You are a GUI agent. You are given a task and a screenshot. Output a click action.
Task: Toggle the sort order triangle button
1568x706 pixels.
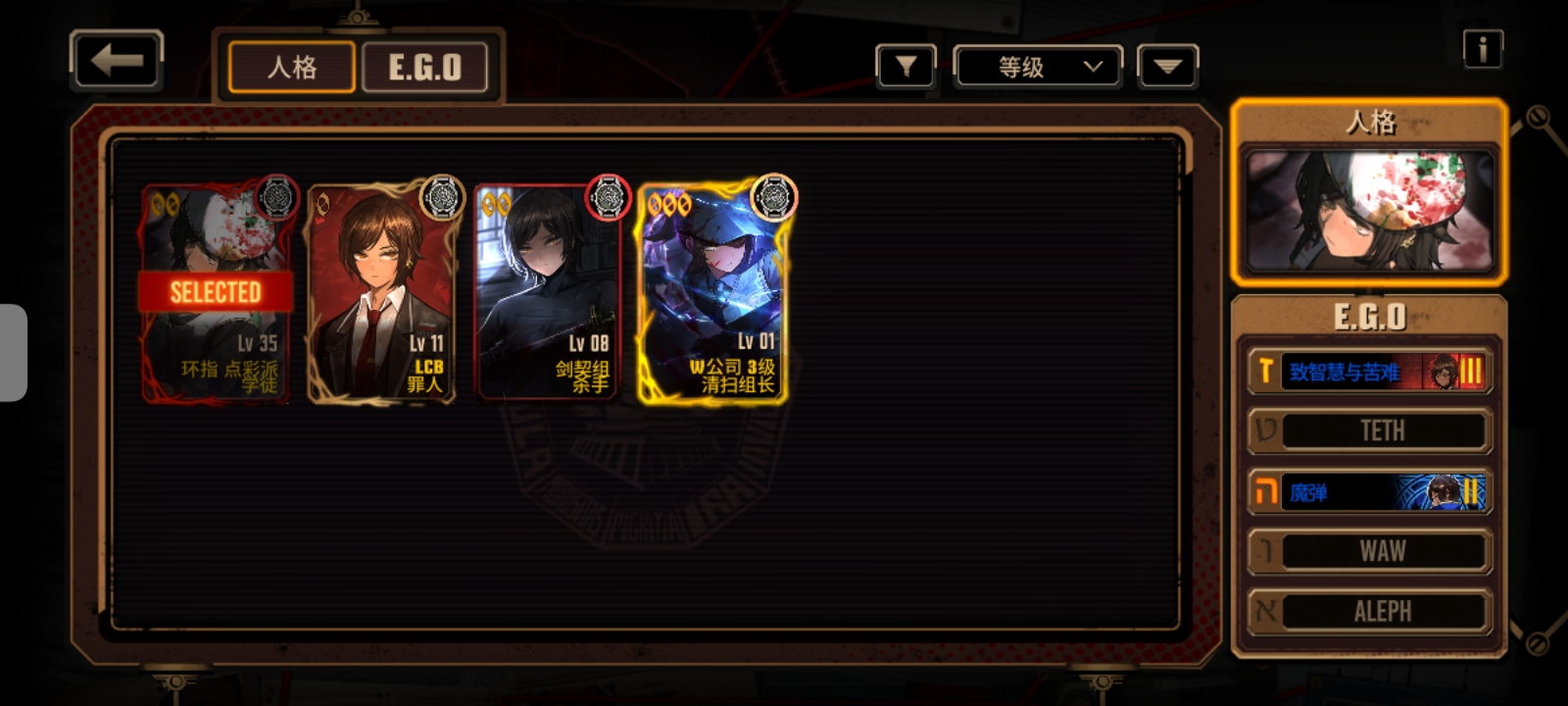(1167, 67)
